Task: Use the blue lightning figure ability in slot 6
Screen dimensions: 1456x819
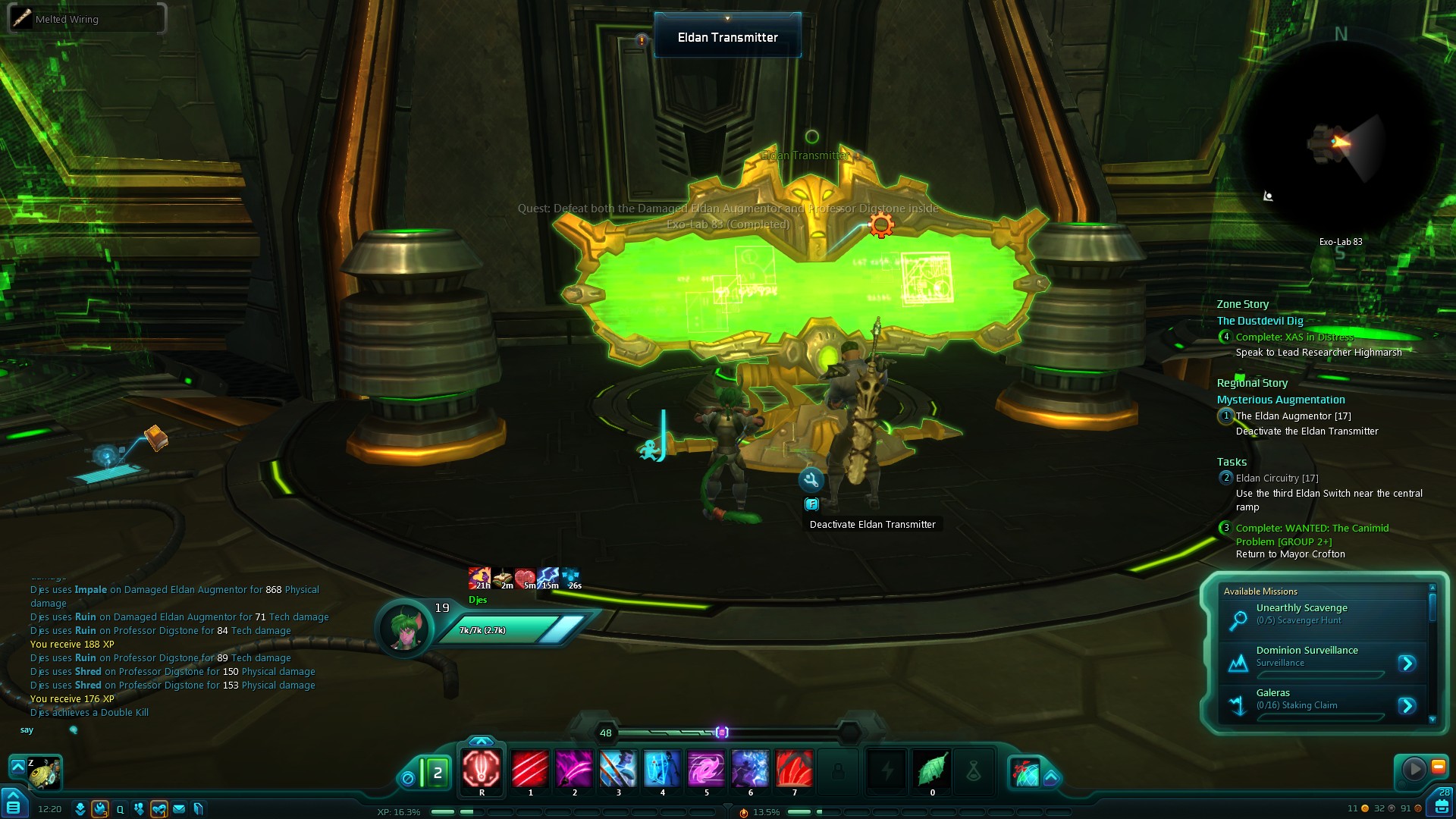Action: tap(750, 769)
